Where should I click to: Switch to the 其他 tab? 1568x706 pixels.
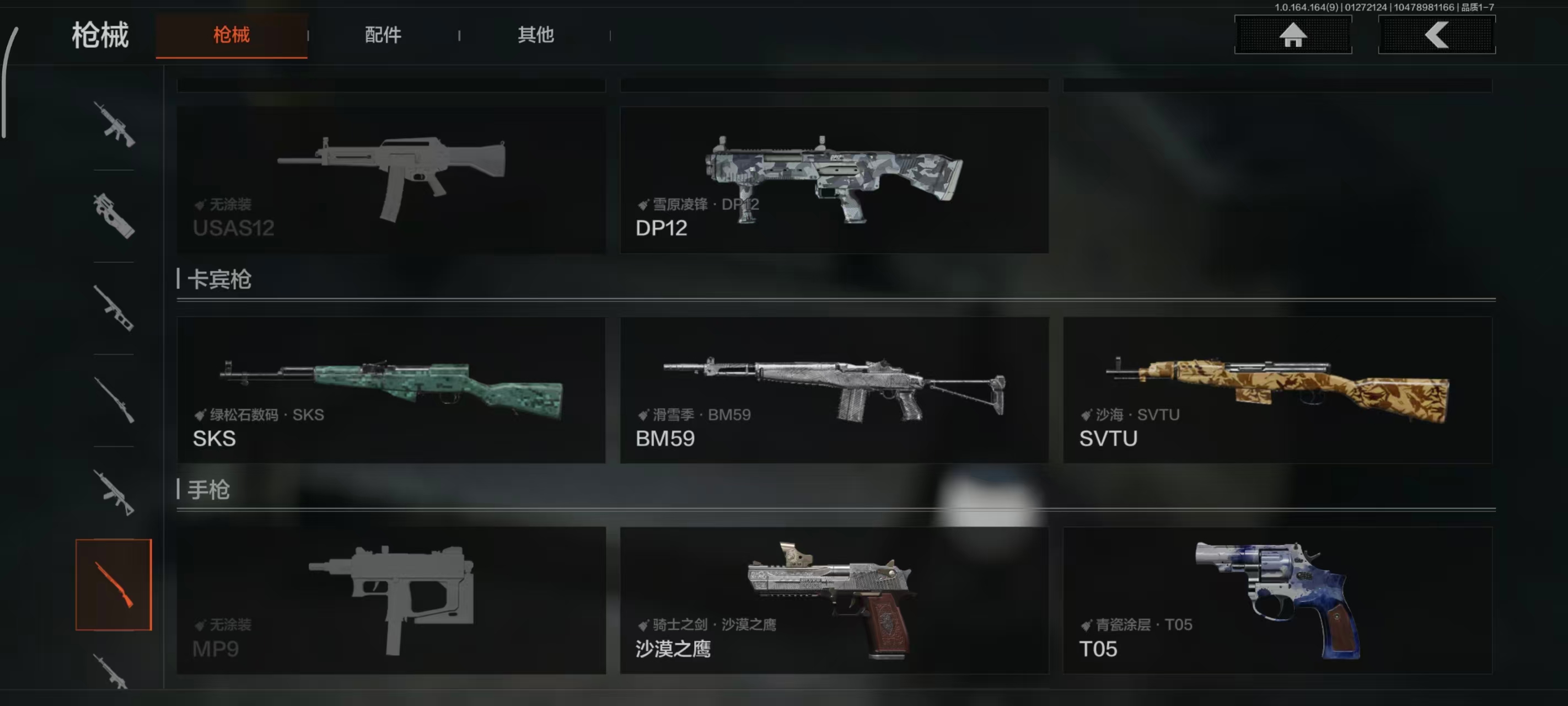535,35
